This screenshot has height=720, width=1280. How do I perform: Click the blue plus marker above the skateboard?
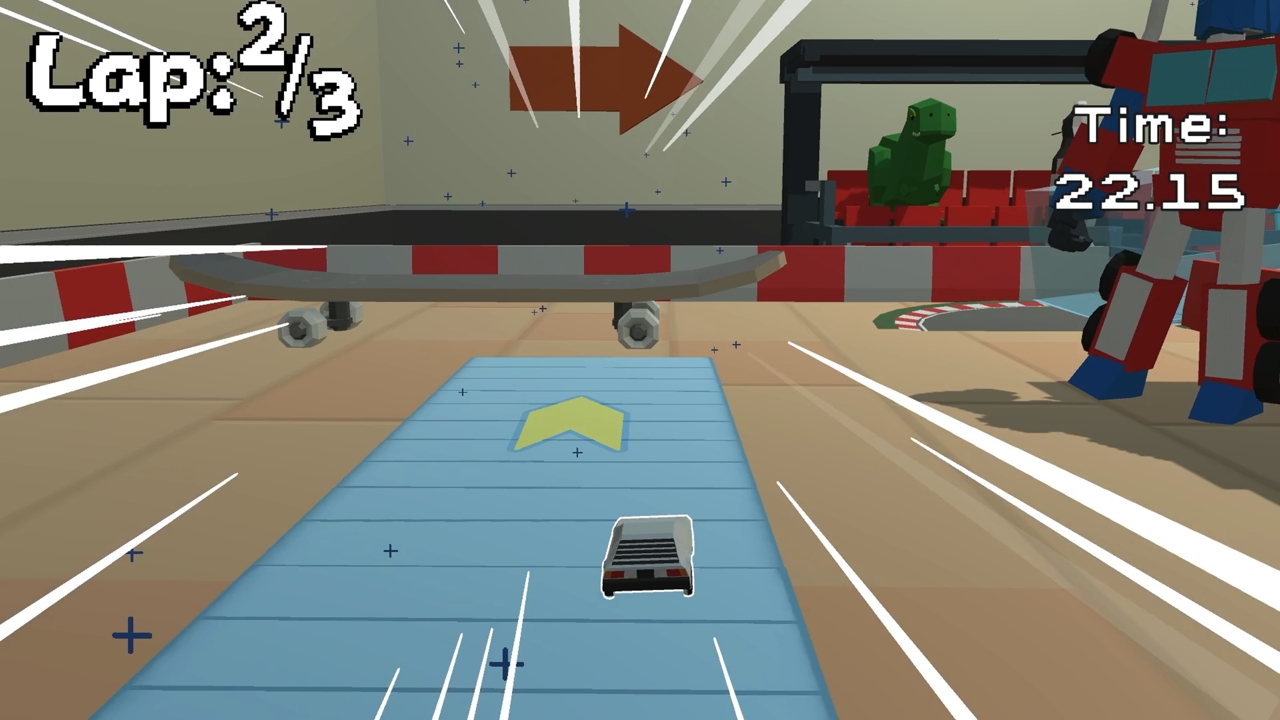tap(626, 210)
